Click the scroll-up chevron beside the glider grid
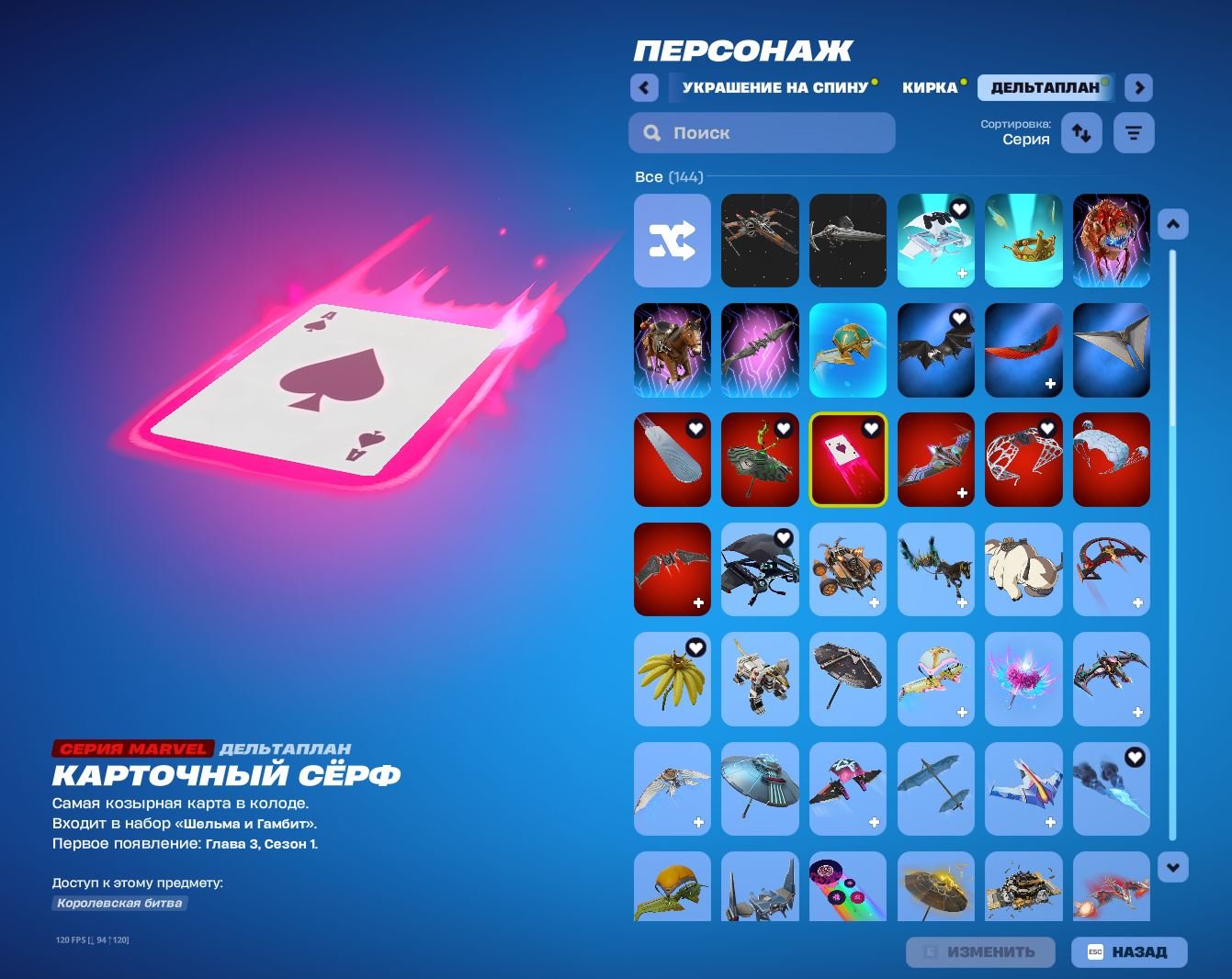 1172,222
